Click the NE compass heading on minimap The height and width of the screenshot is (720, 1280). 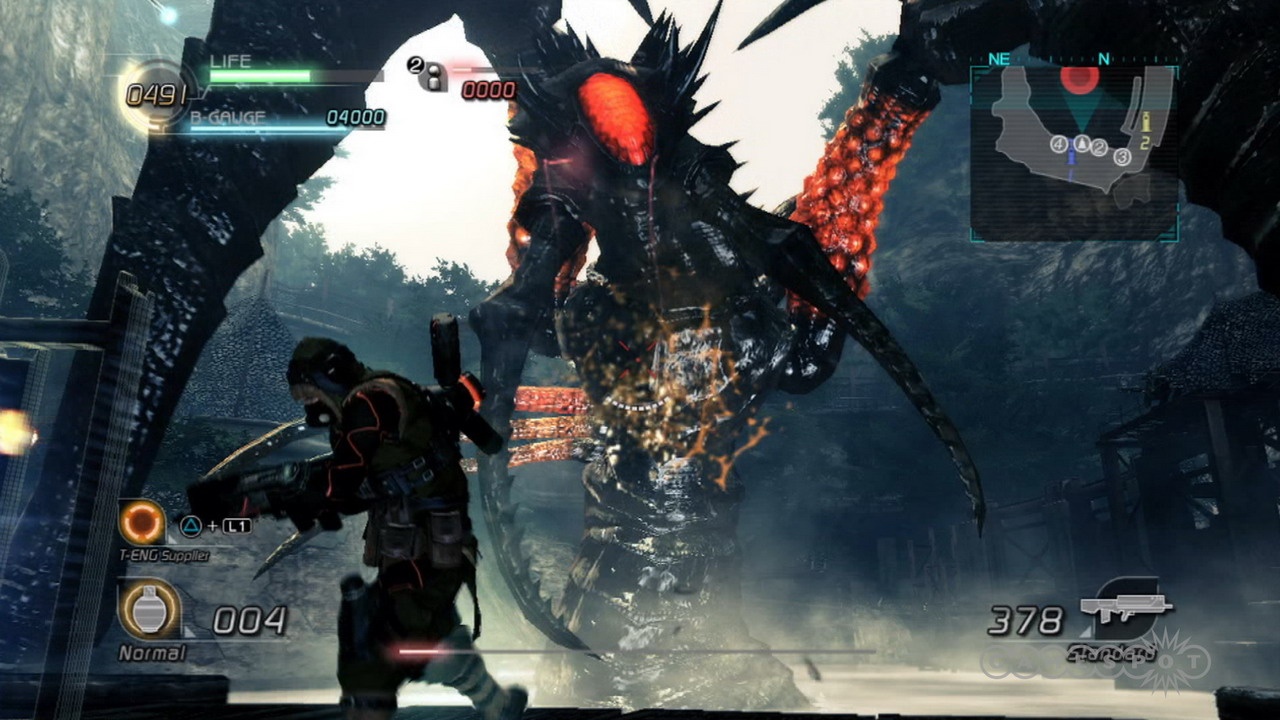coord(998,59)
